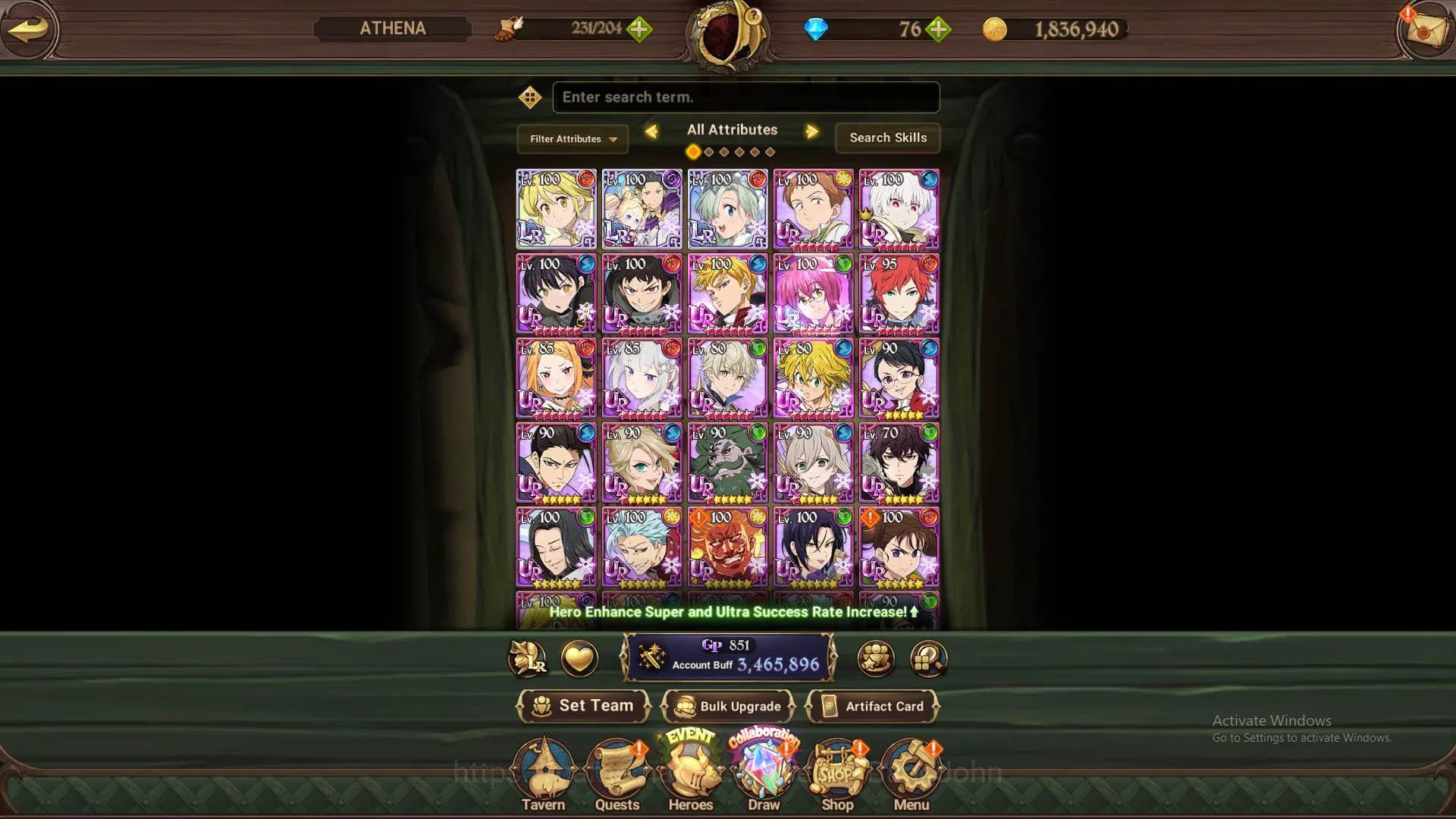Open Bulk Upgrade
The height and width of the screenshot is (819, 1456).
click(x=728, y=706)
